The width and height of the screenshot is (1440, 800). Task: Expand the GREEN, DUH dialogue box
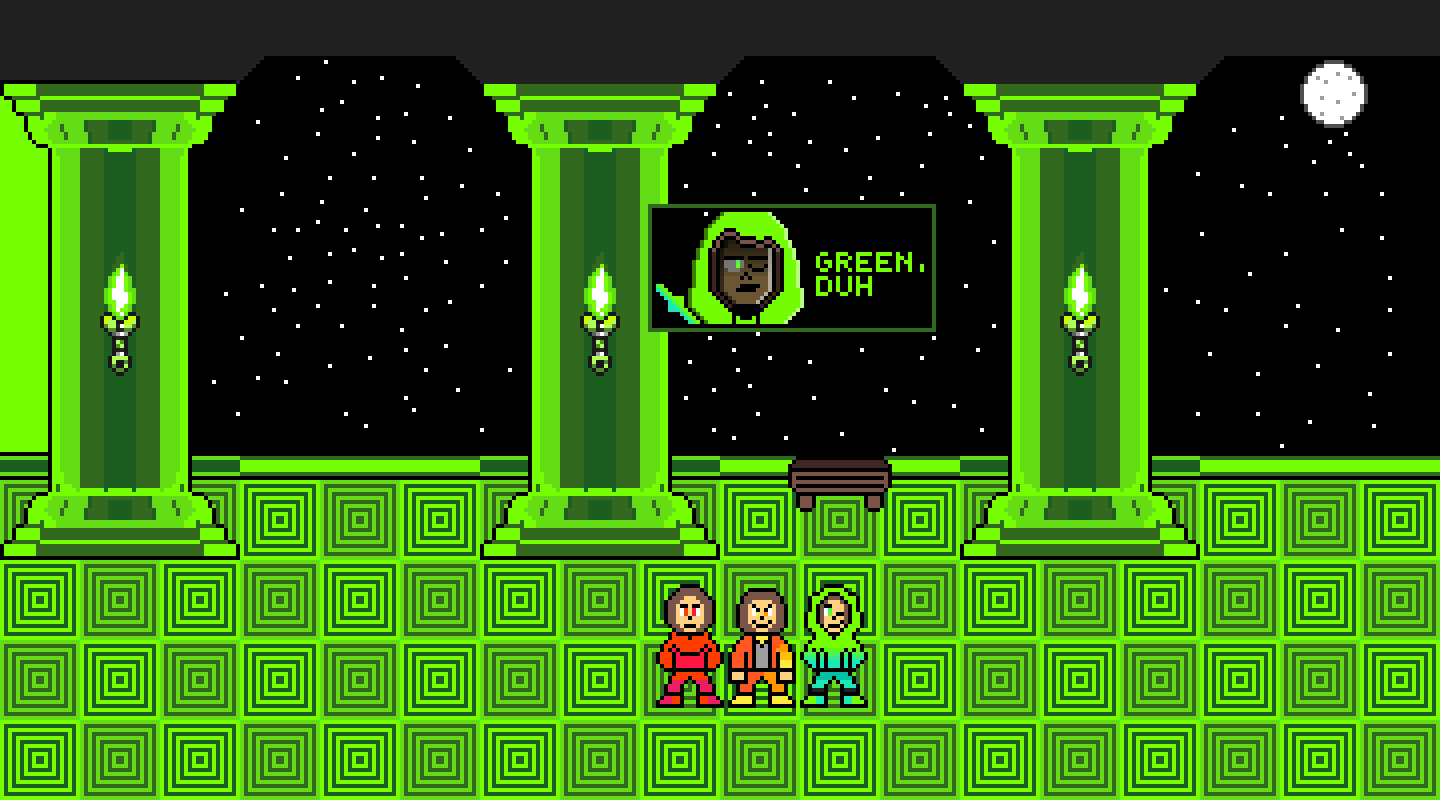(790, 268)
